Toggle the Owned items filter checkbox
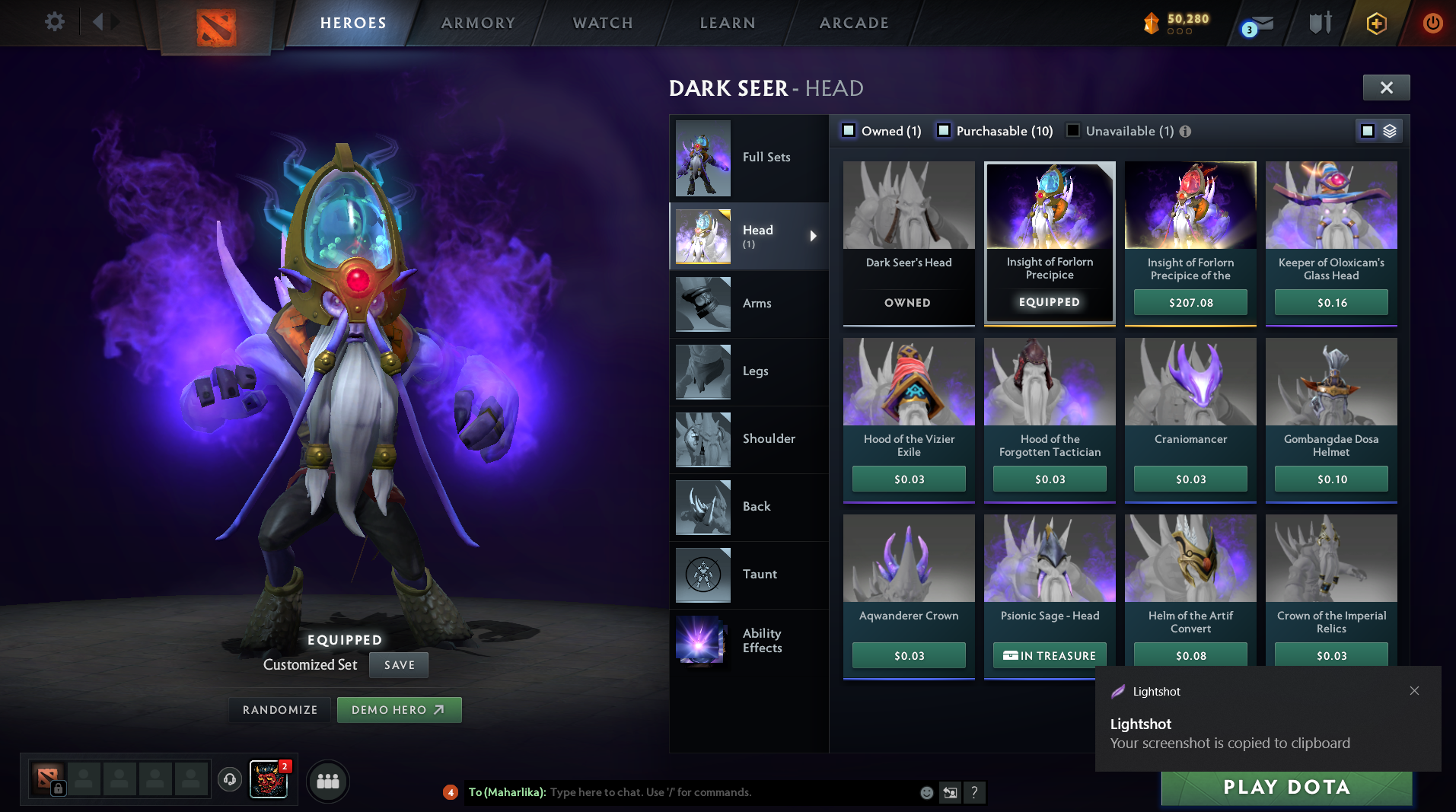This screenshot has width=1456, height=812. pyautogui.click(x=848, y=131)
